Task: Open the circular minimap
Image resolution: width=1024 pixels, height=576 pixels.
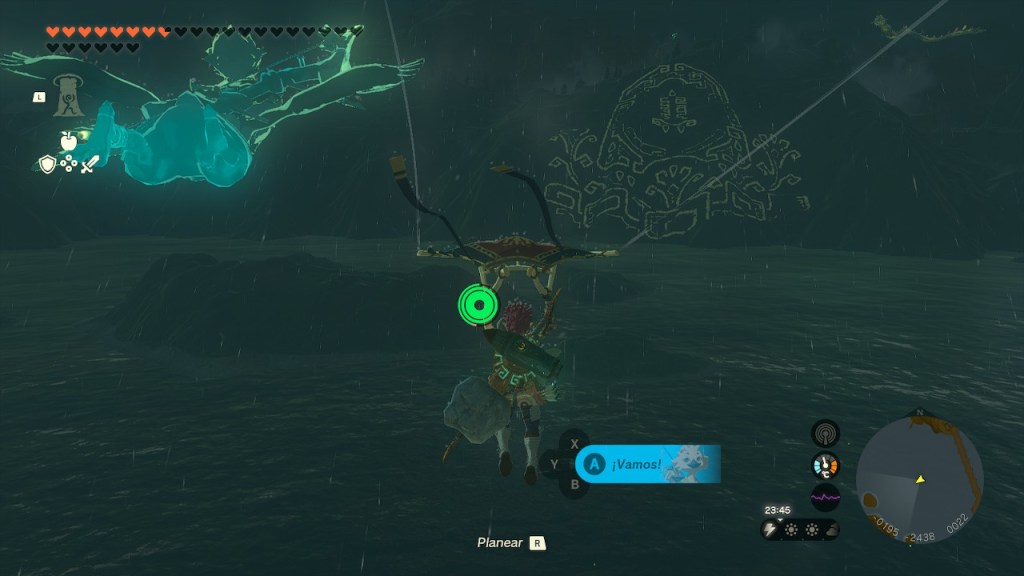Action: (919, 479)
